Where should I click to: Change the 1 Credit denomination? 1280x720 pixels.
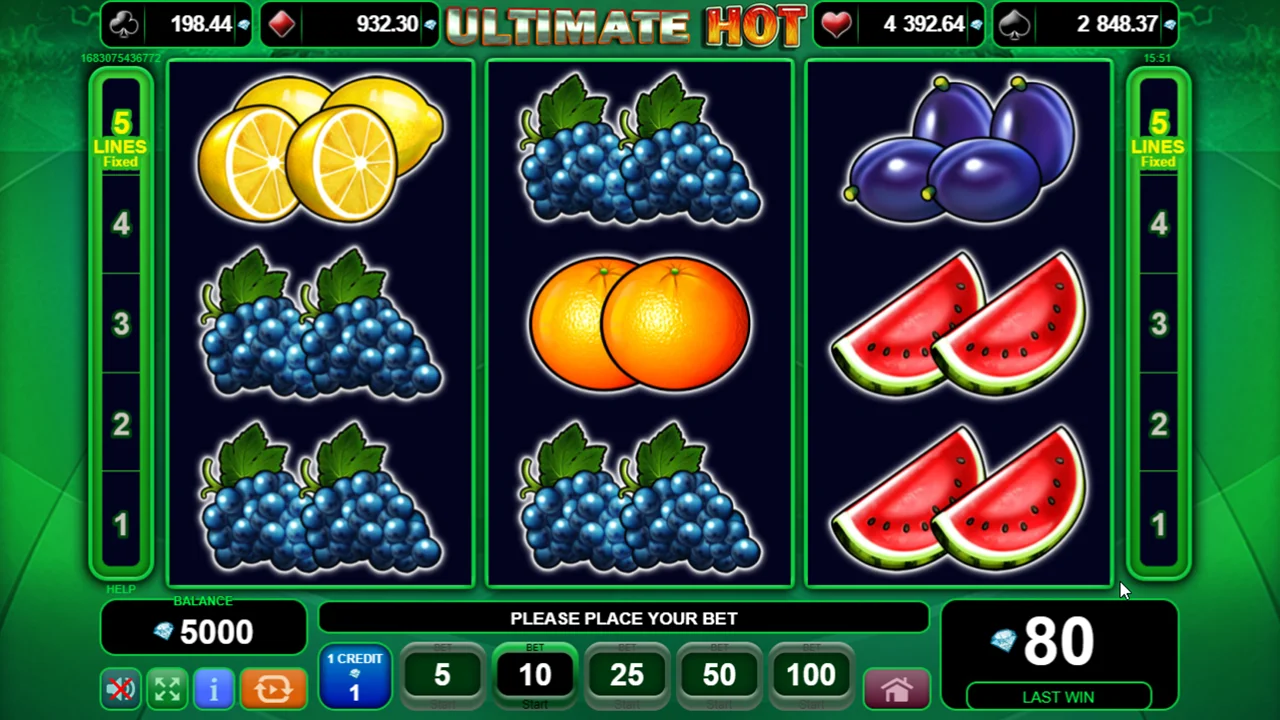point(355,677)
